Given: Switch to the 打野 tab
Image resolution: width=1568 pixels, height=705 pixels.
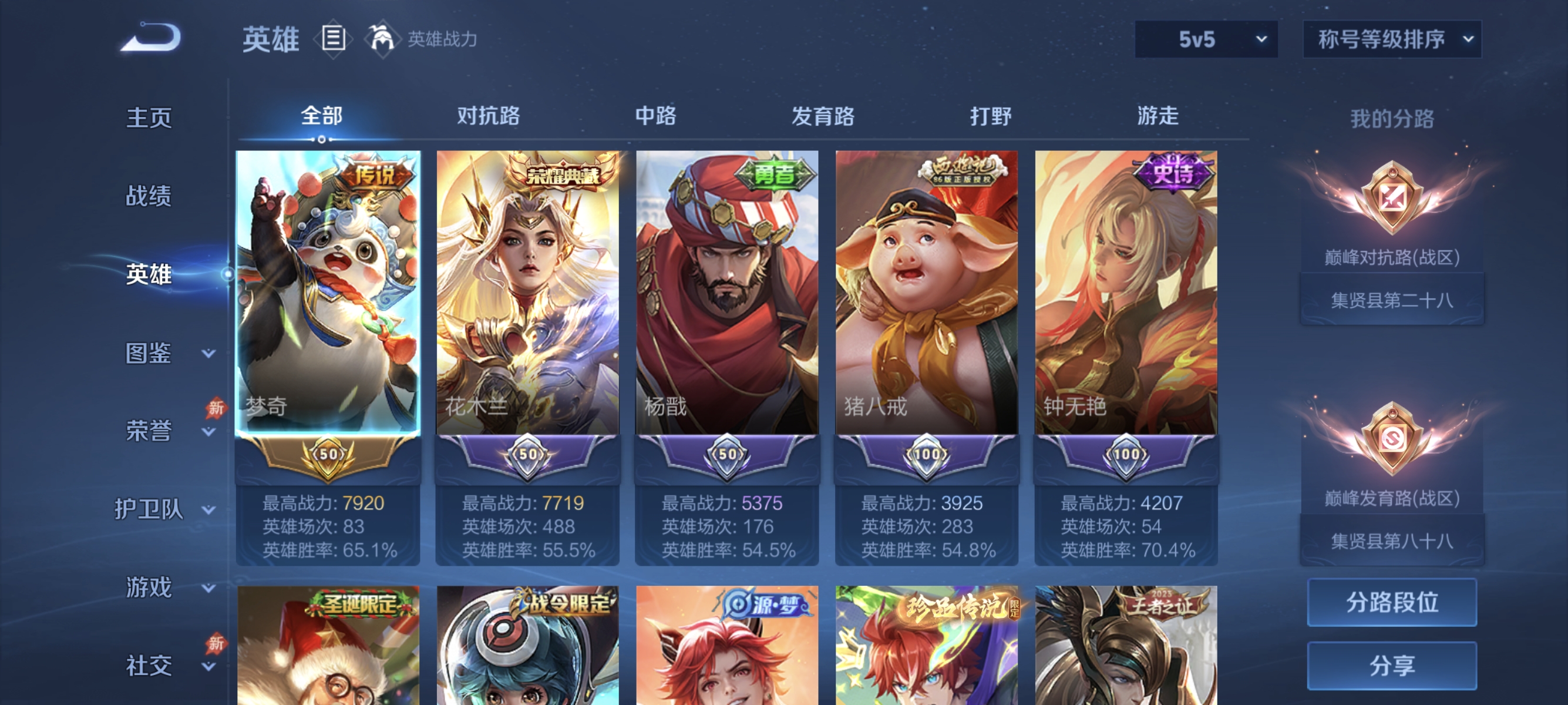Looking at the screenshot, I should (990, 116).
